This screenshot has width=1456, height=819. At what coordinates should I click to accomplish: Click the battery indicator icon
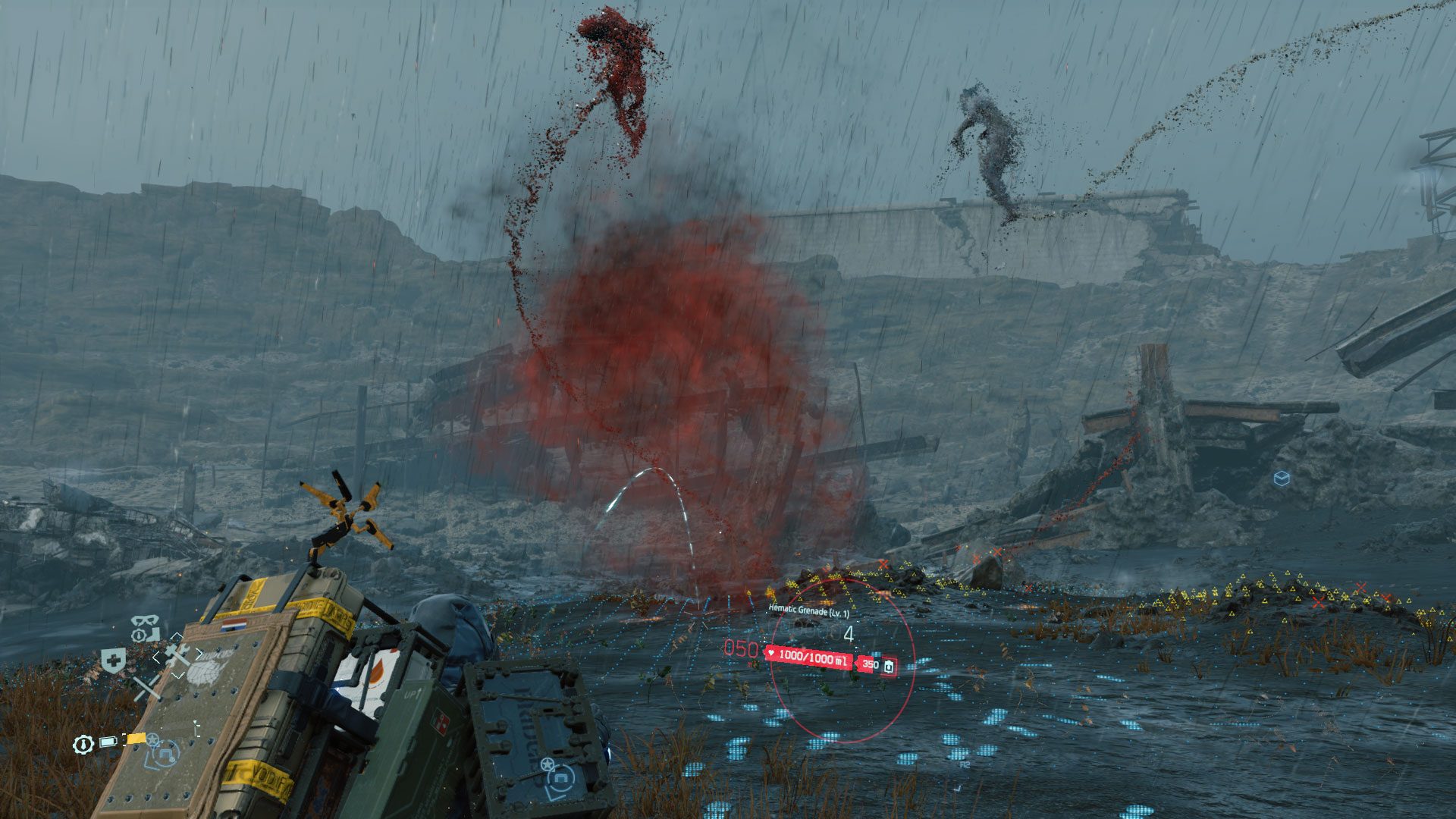[108, 742]
